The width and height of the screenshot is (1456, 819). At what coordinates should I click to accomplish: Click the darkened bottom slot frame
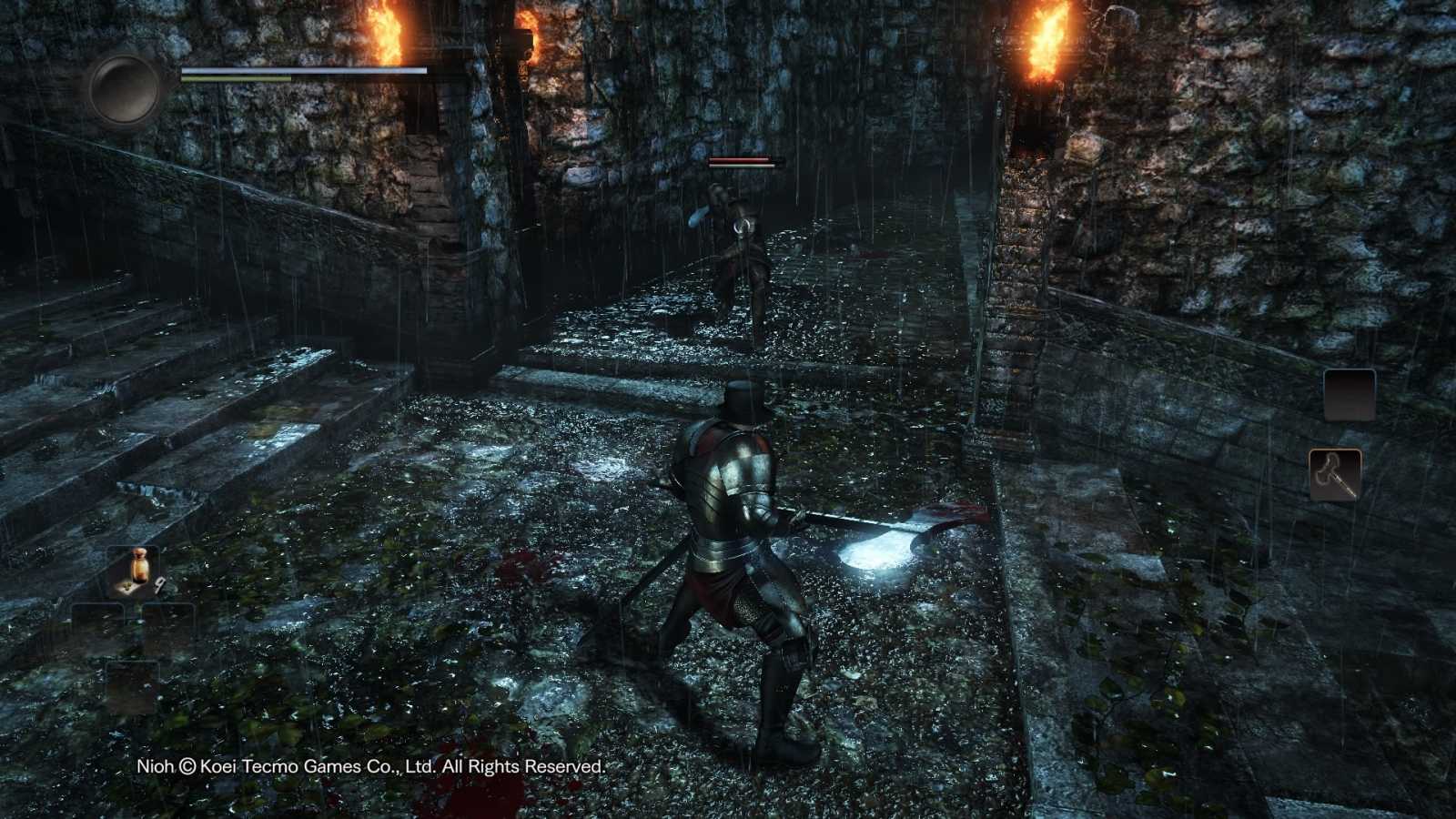point(134,678)
